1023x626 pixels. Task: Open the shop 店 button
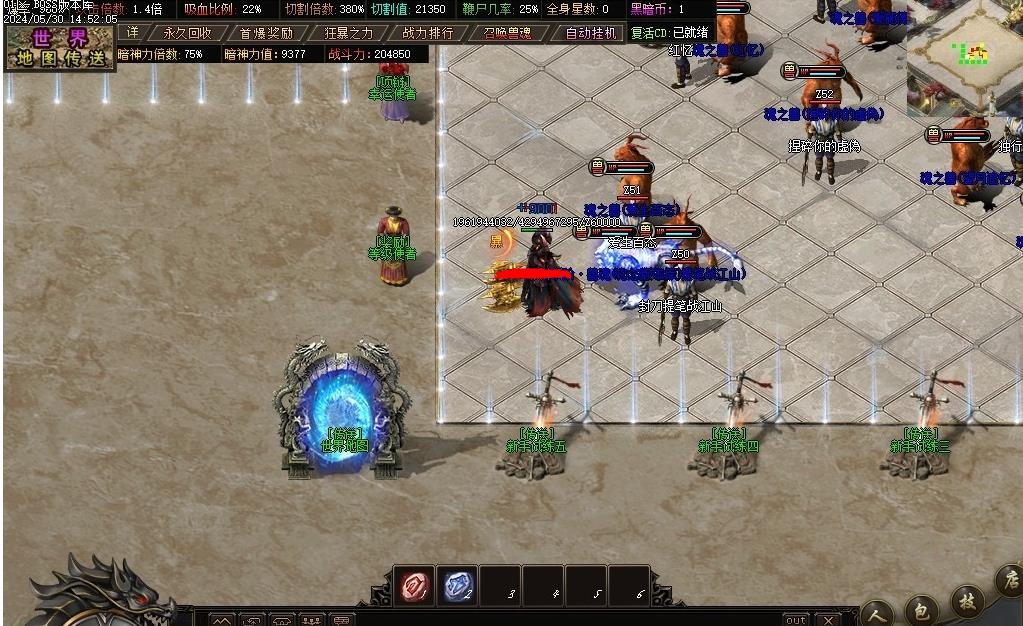(1008, 580)
